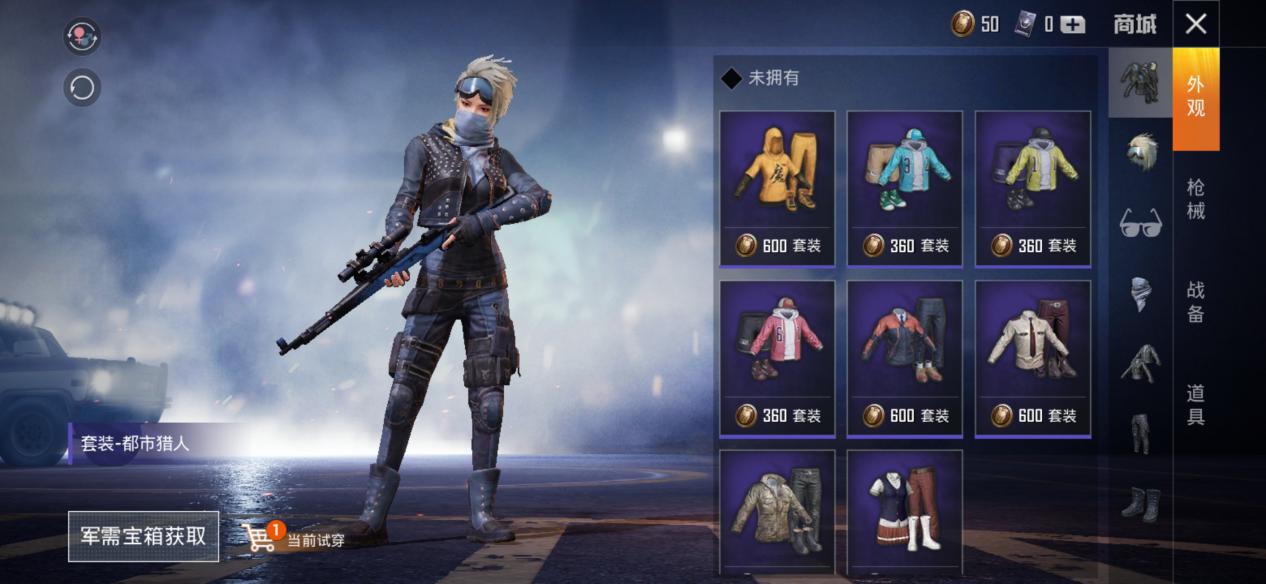This screenshot has height=584, width=1266.
Task: Select the schoolgirl outfit with white boots
Action: click(904, 512)
